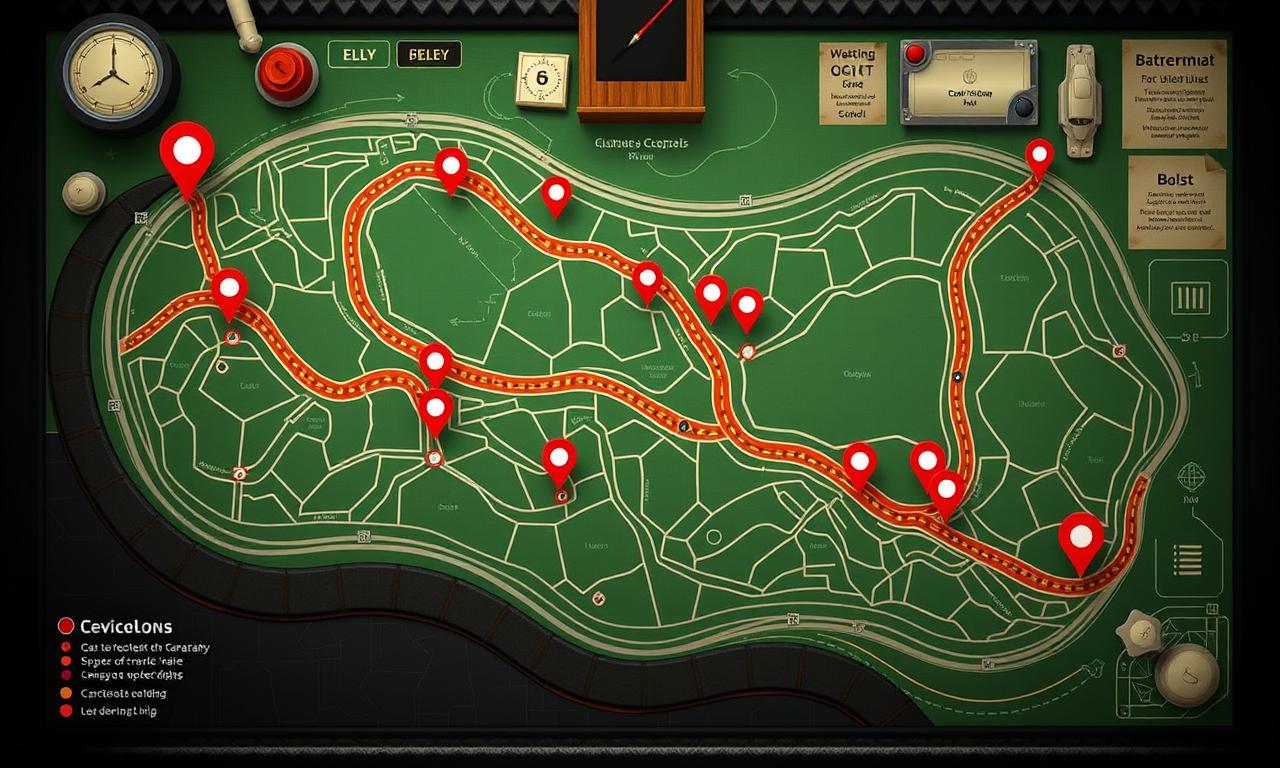Click the red light on the metal panel
1280x768 pixels.
click(913, 54)
